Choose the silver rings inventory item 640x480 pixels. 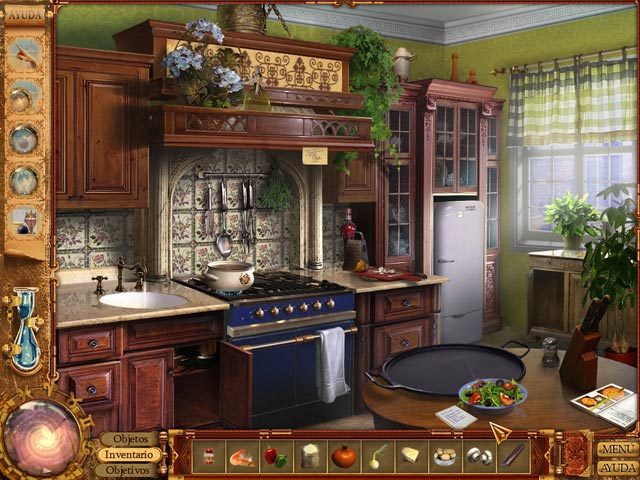click(479, 456)
